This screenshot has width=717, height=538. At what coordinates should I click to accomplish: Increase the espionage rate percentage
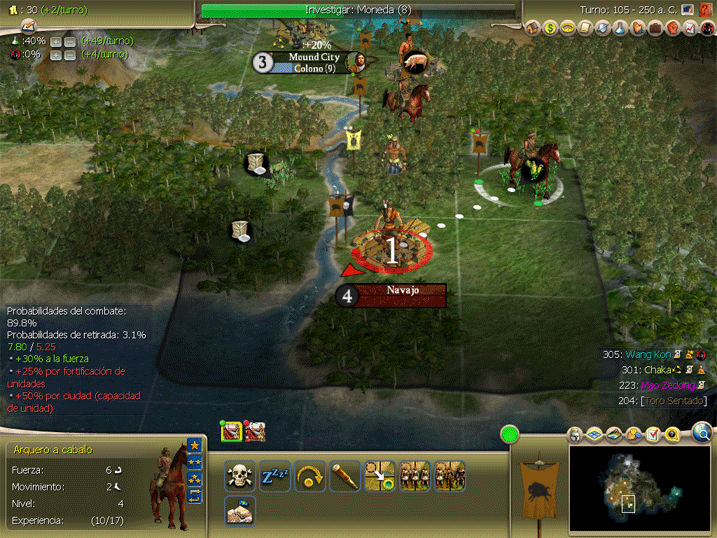point(55,55)
